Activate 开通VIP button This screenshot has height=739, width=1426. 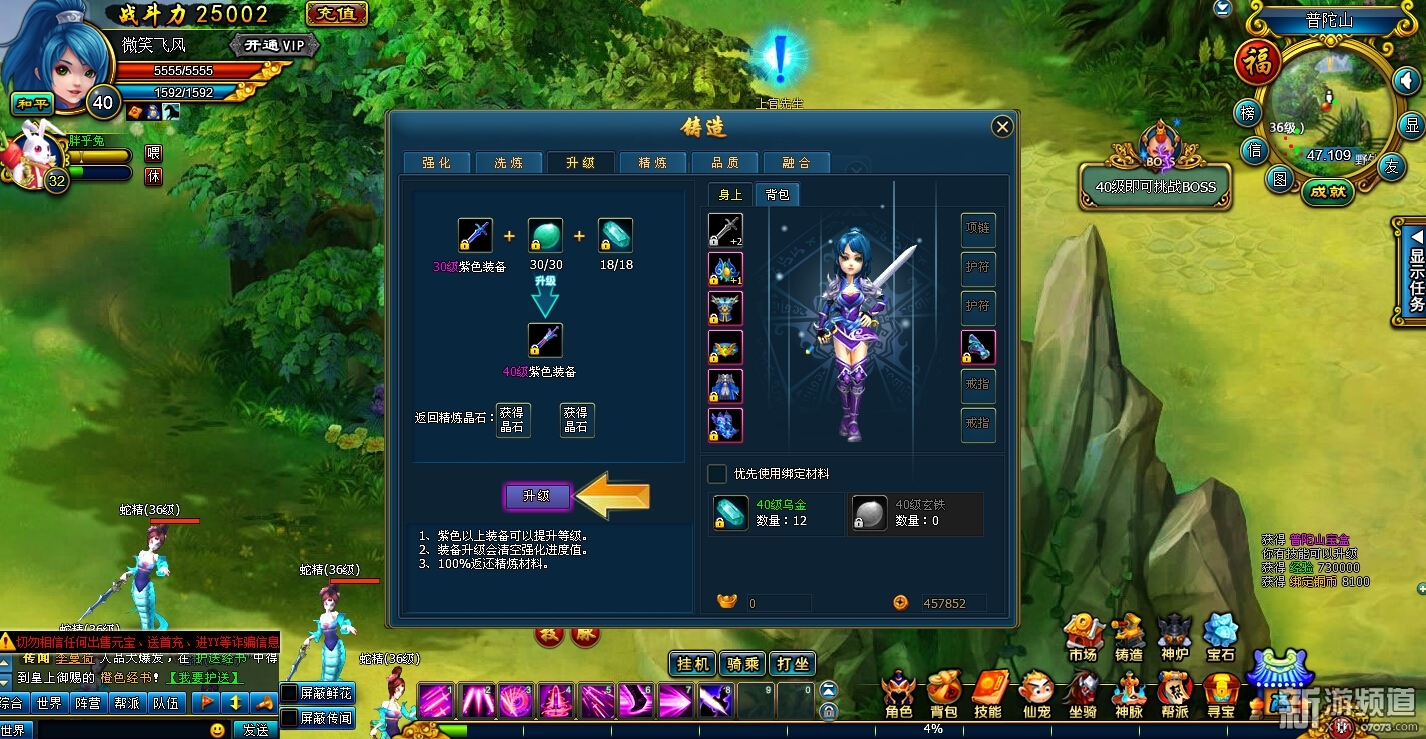coord(274,45)
